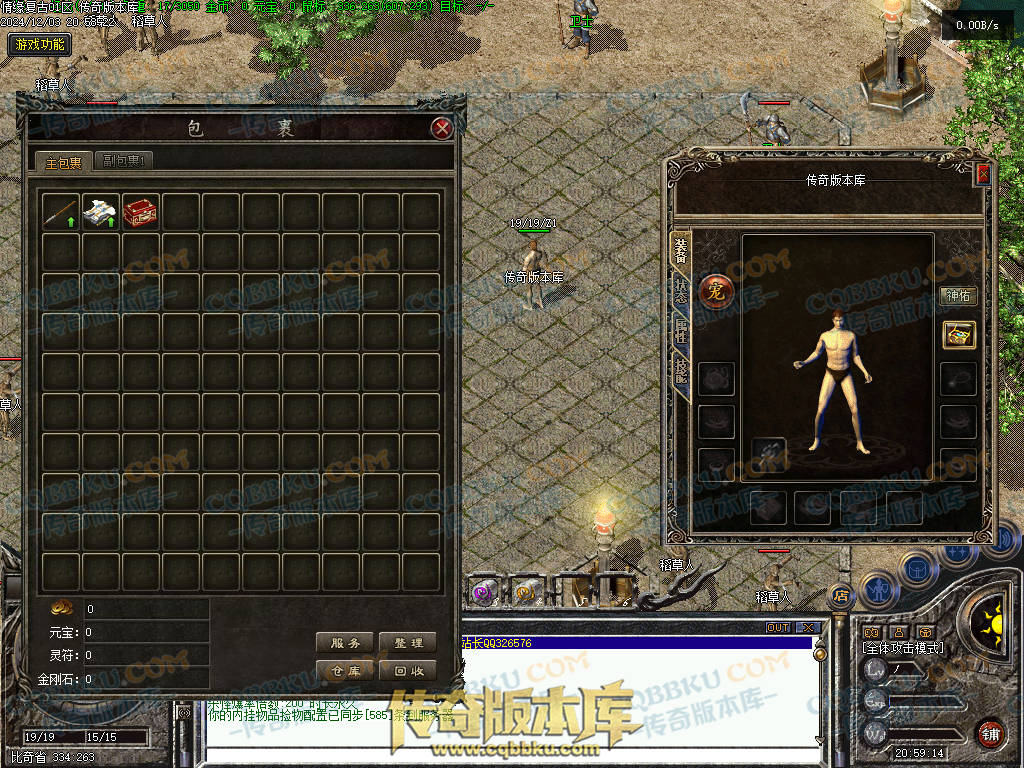
Task: Select the white clothing item slot
Action: click(x=101, y=212)
